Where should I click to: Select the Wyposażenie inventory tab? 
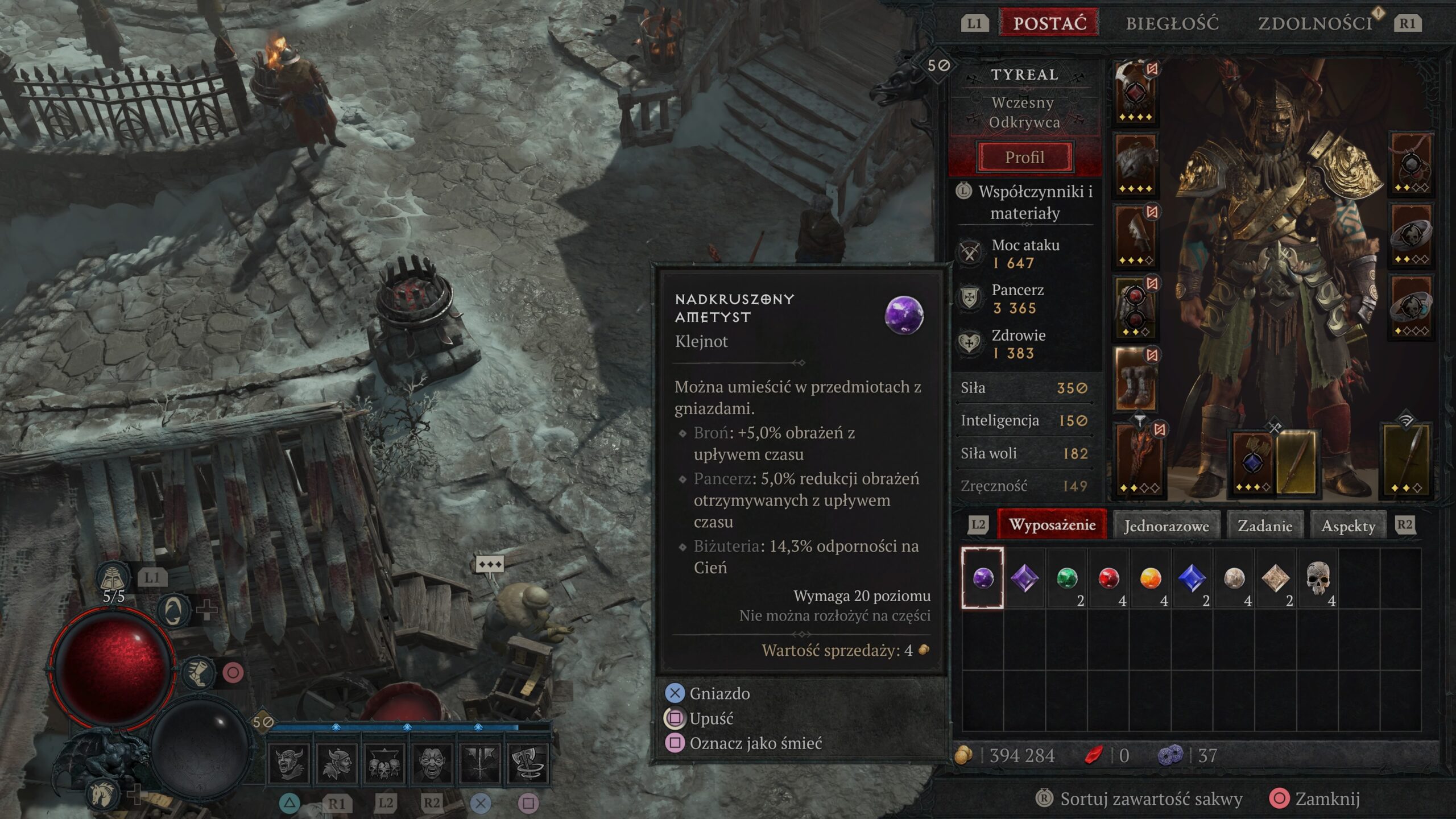point(1052,524)
